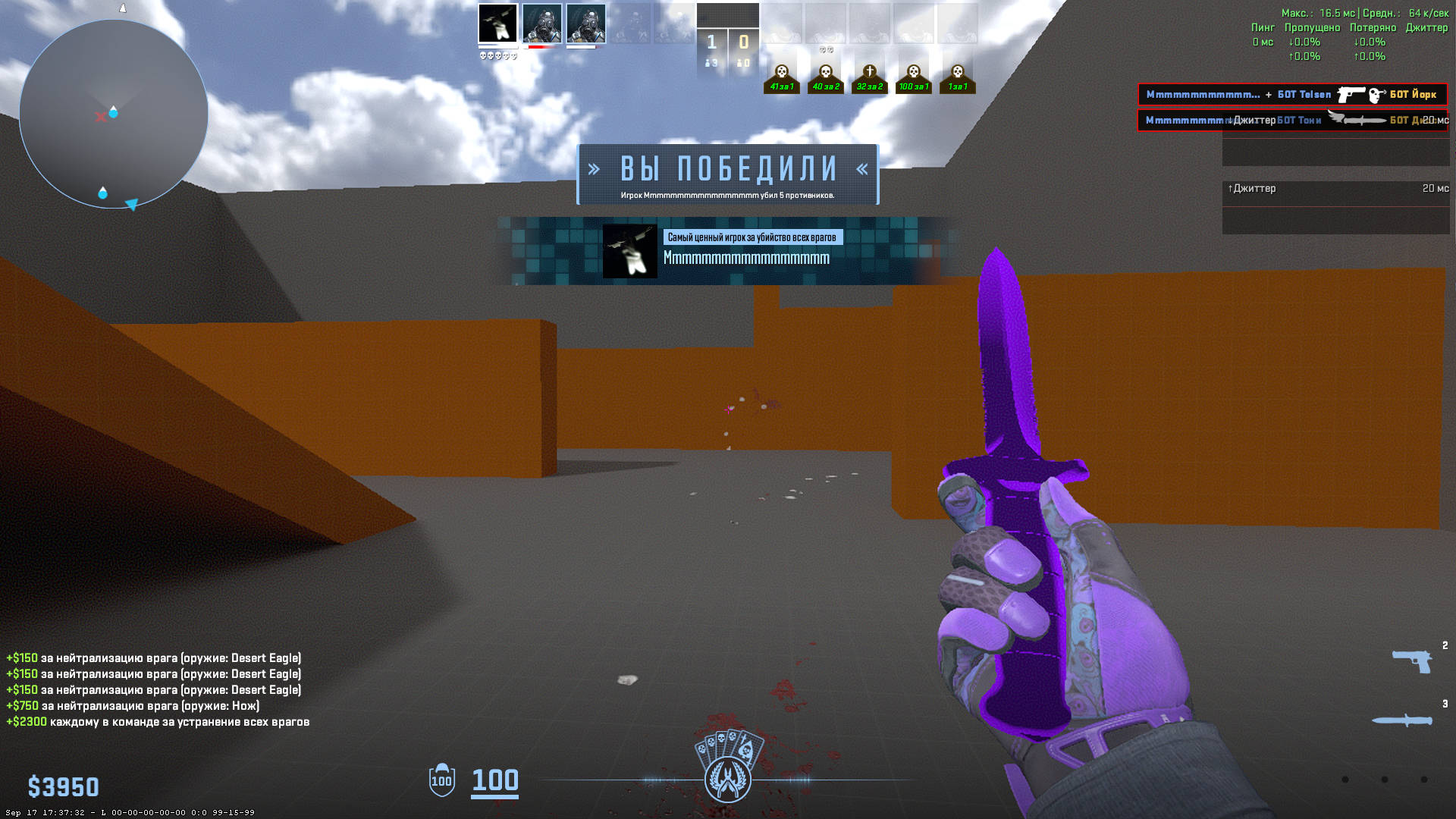Click the armor shield icon
This screenshot has width=1456, height=819.
click(x=442, y=780)
